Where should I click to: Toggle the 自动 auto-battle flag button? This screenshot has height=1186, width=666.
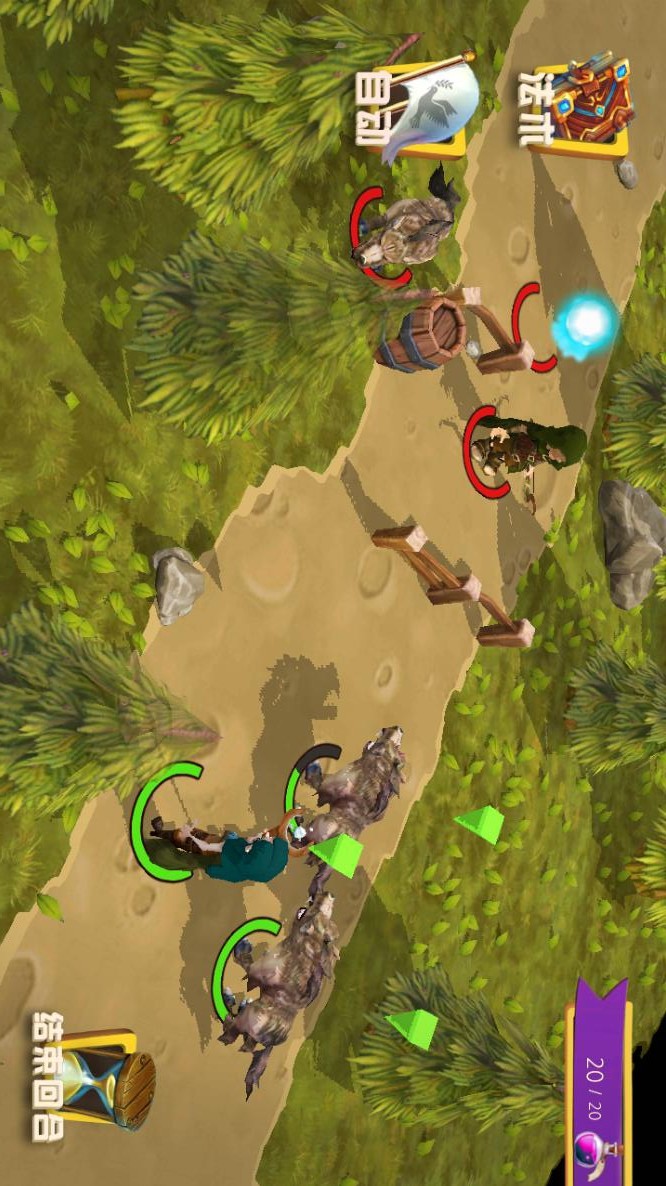coord(420,107)
